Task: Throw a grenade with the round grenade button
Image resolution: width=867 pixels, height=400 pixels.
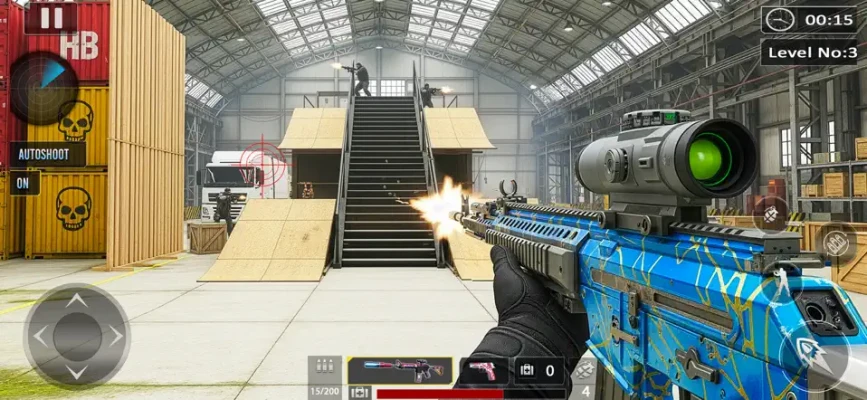Action: pyautogui.click(x=771, y=213)
